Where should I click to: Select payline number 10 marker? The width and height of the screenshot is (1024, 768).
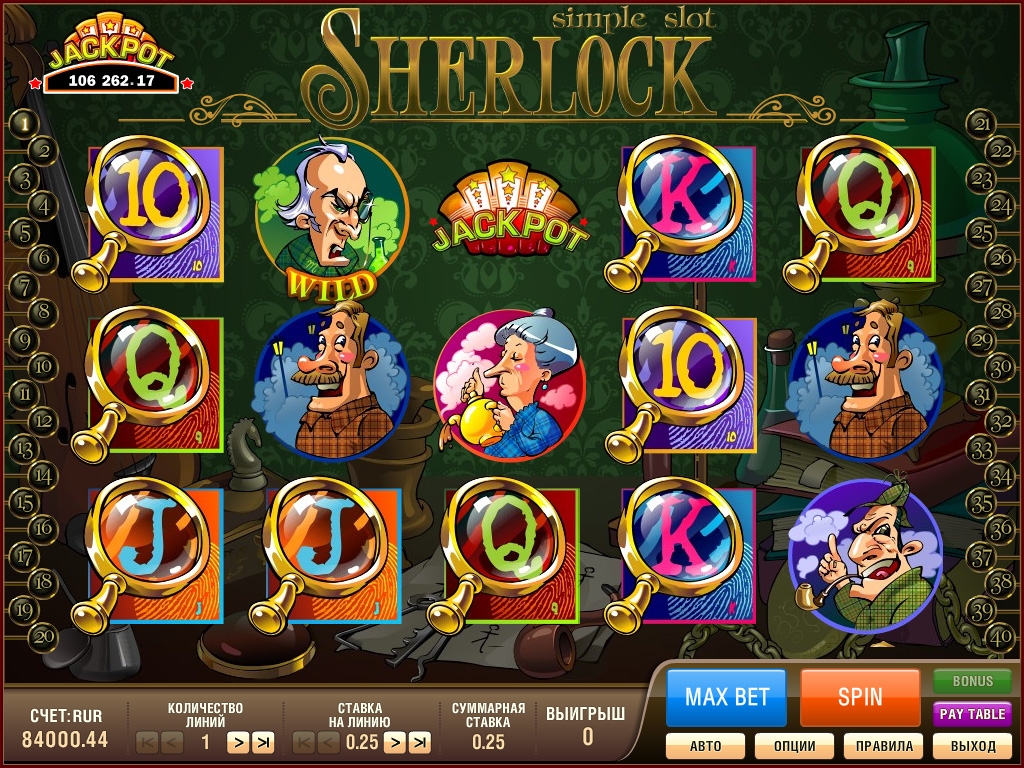tap(43, 365)
